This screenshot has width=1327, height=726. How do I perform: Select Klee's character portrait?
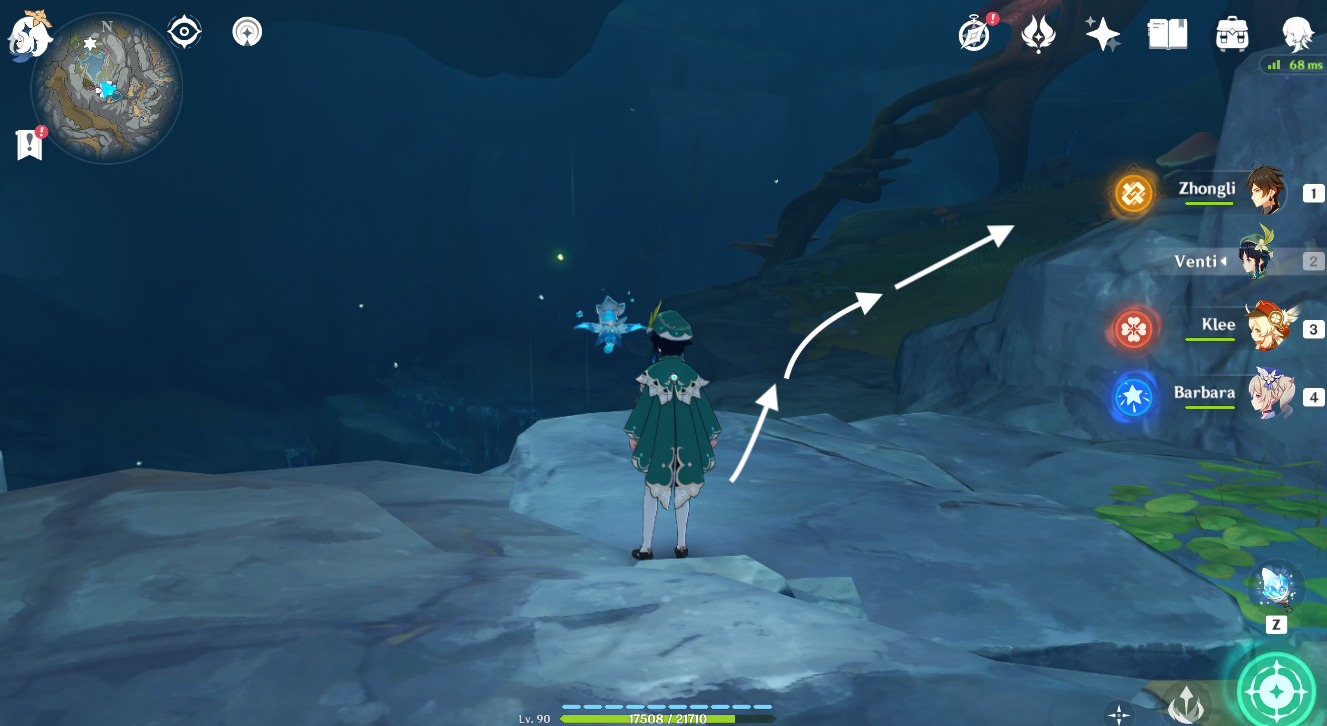pyautogui.click(x=1269, y=327)
